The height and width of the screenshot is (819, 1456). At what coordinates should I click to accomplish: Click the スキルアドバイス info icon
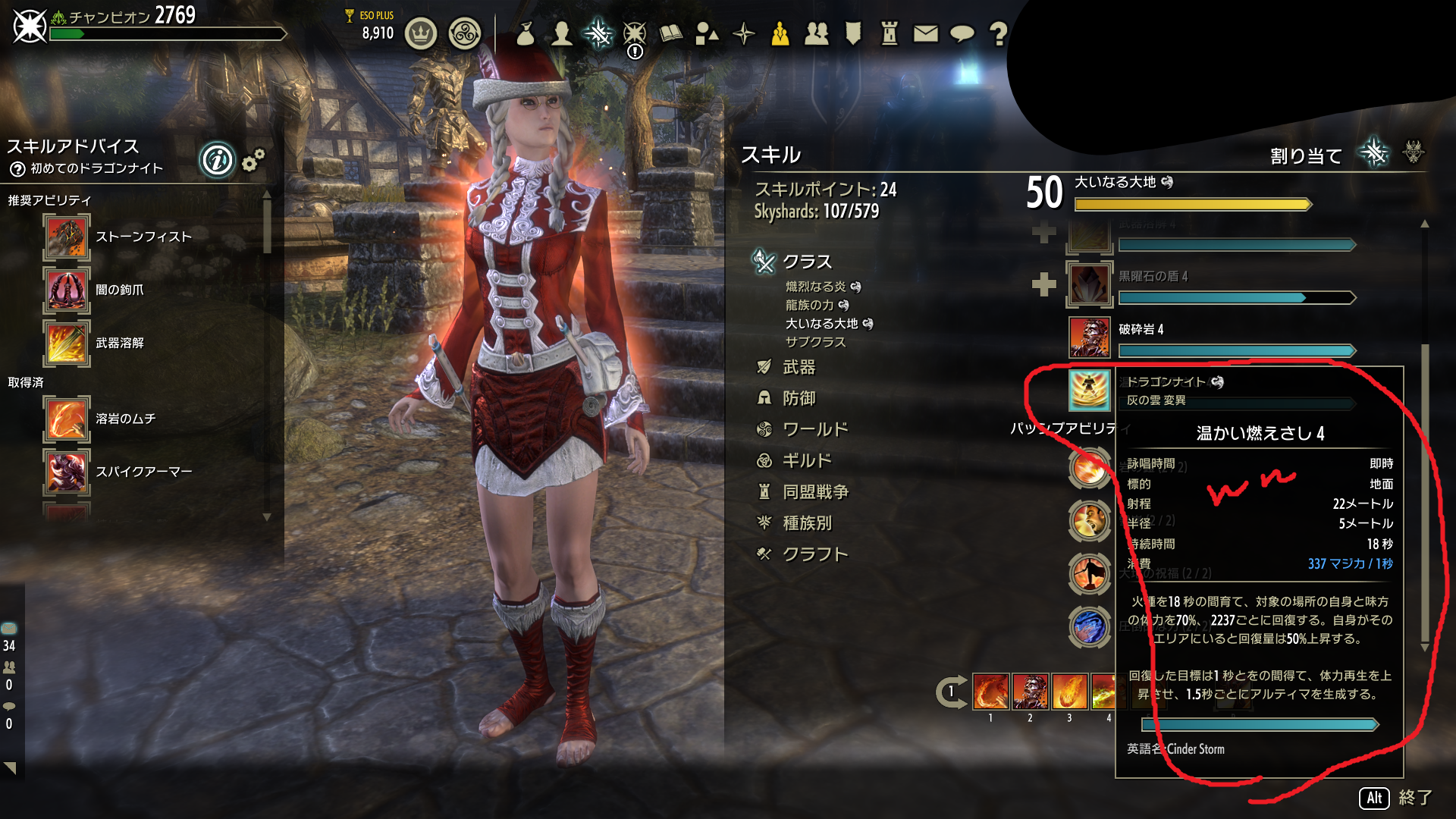217,160
